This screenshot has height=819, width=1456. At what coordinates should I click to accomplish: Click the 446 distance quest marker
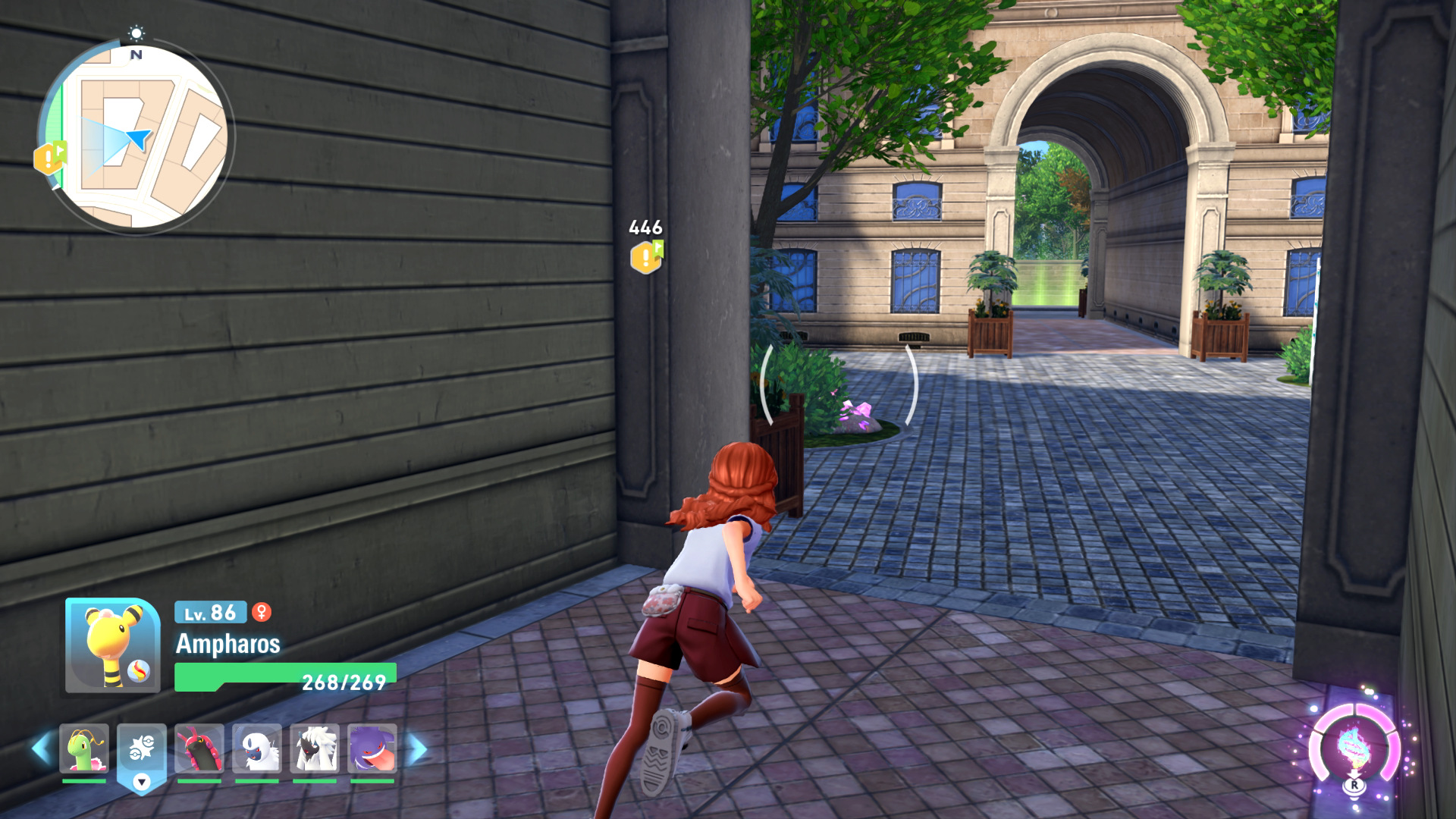pos(646,256)
